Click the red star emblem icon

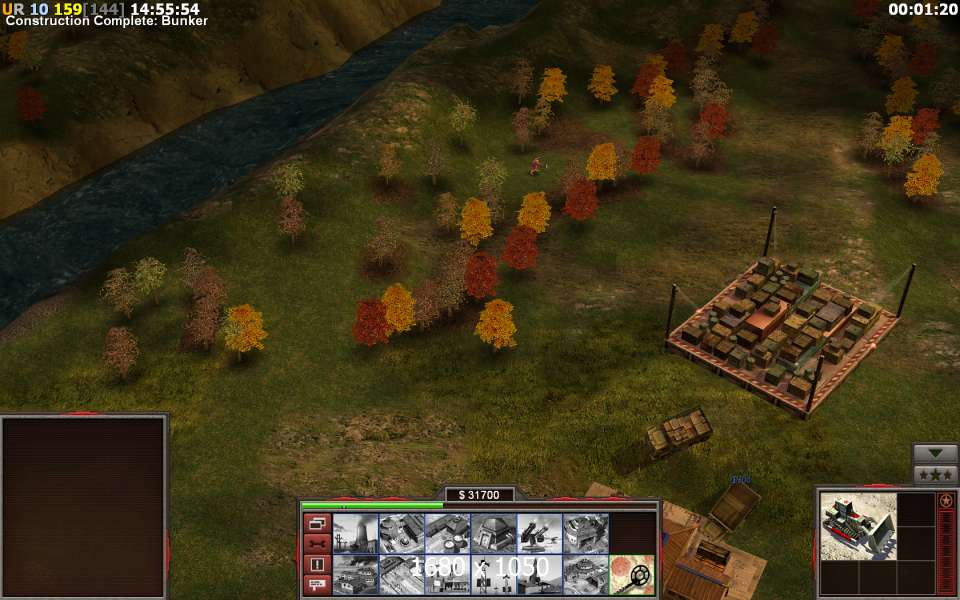tap(945, 500)
